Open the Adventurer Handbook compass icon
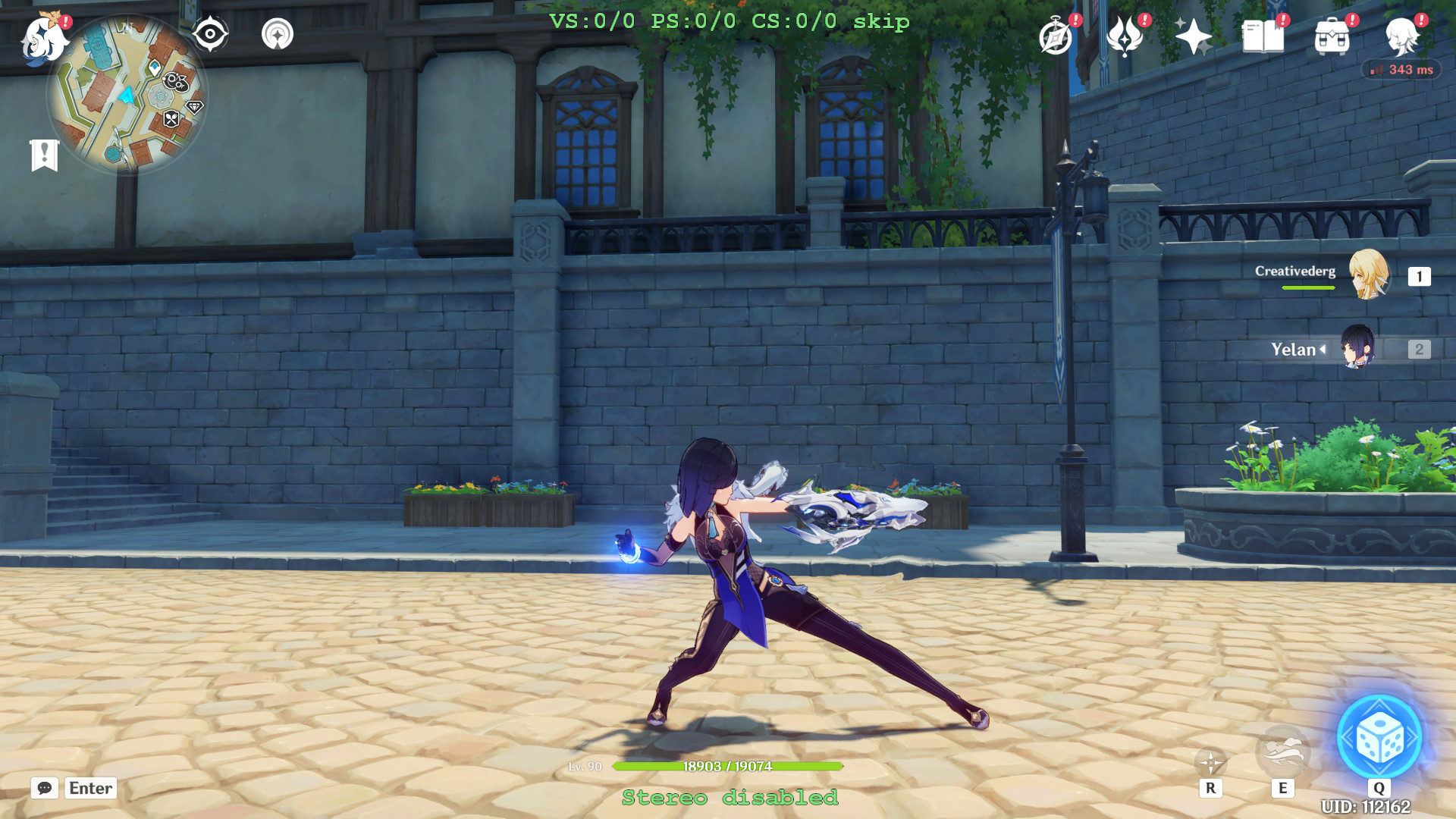The height and width of the screenshot is (819, 1456). coord(1056,36)
